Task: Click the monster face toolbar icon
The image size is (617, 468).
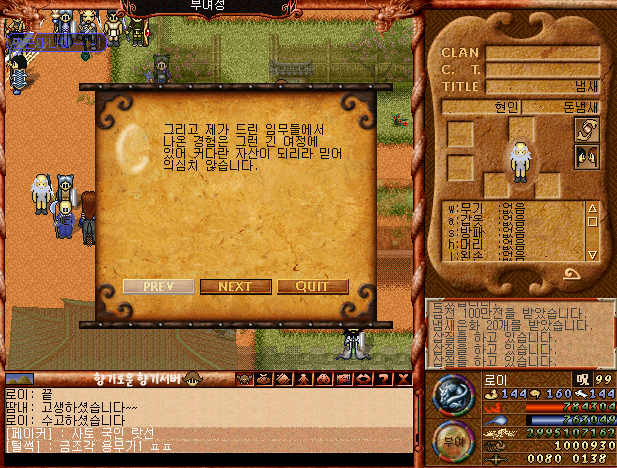Action: [243, 379]
